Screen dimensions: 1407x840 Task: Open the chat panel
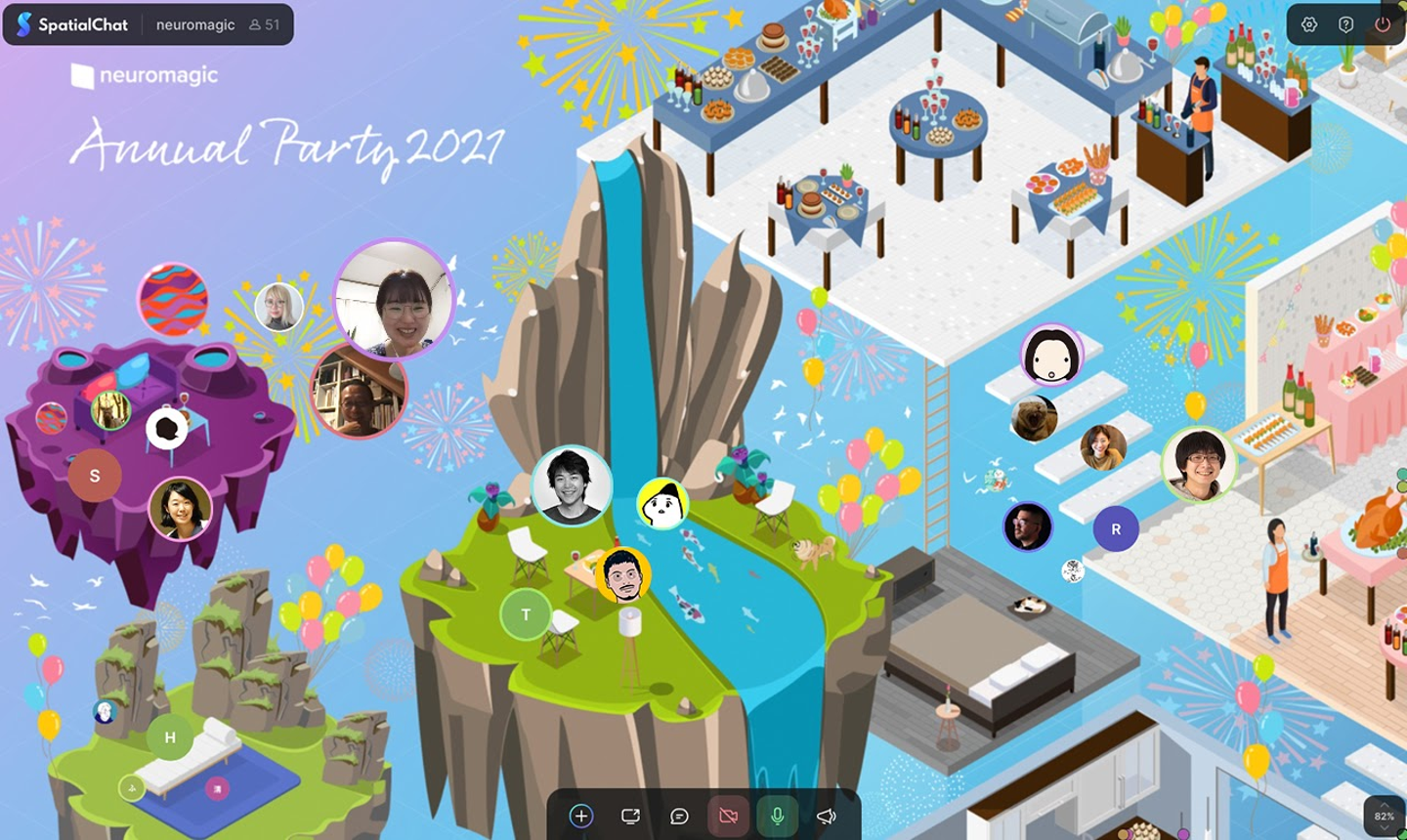679,816
